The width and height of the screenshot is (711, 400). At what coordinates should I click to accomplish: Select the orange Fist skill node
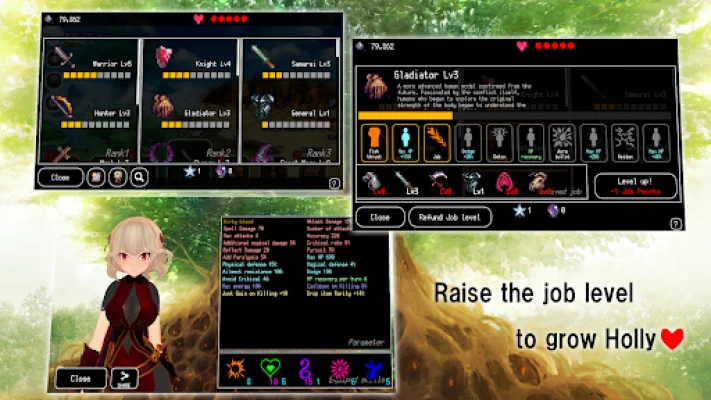click(x=373, y=142)
